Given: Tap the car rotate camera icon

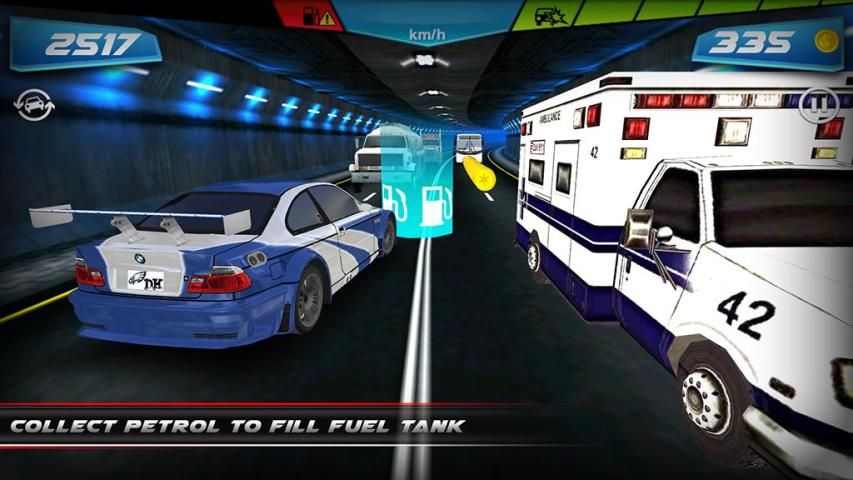Looking at the screenshot, I should 35,103.
